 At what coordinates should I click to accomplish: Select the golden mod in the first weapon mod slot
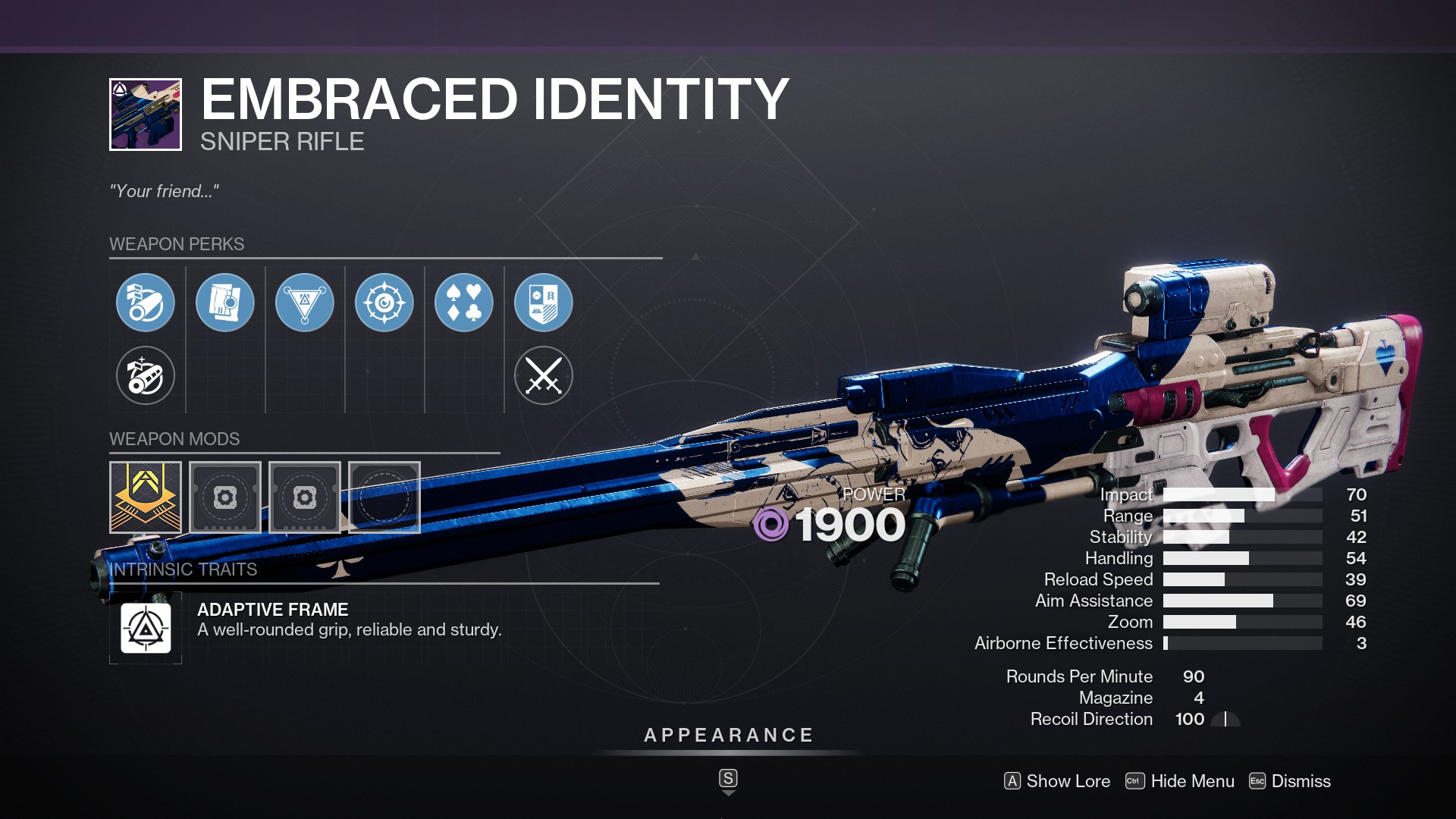146,498
